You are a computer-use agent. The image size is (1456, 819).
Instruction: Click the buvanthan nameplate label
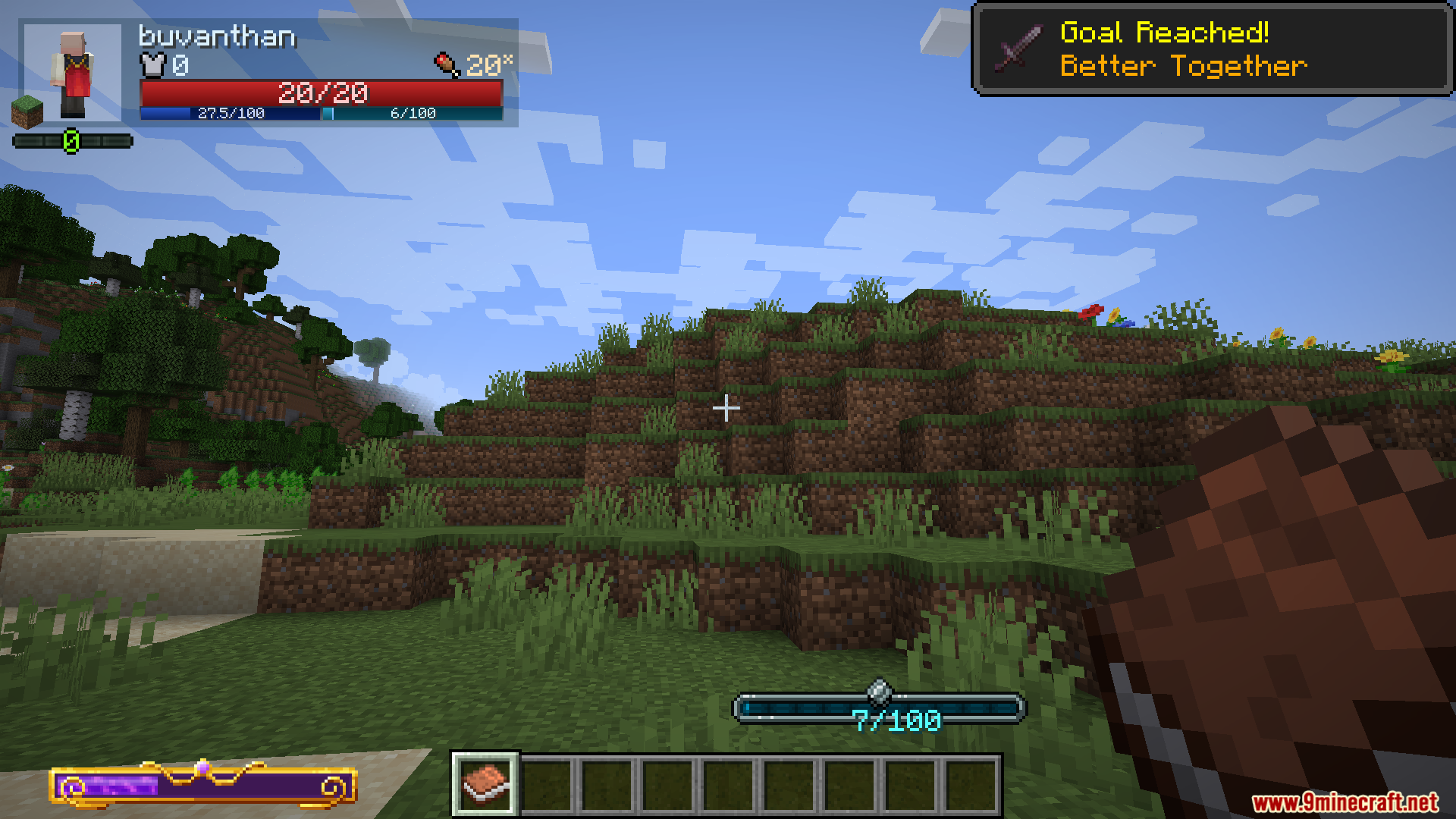(x=218, y=36)
